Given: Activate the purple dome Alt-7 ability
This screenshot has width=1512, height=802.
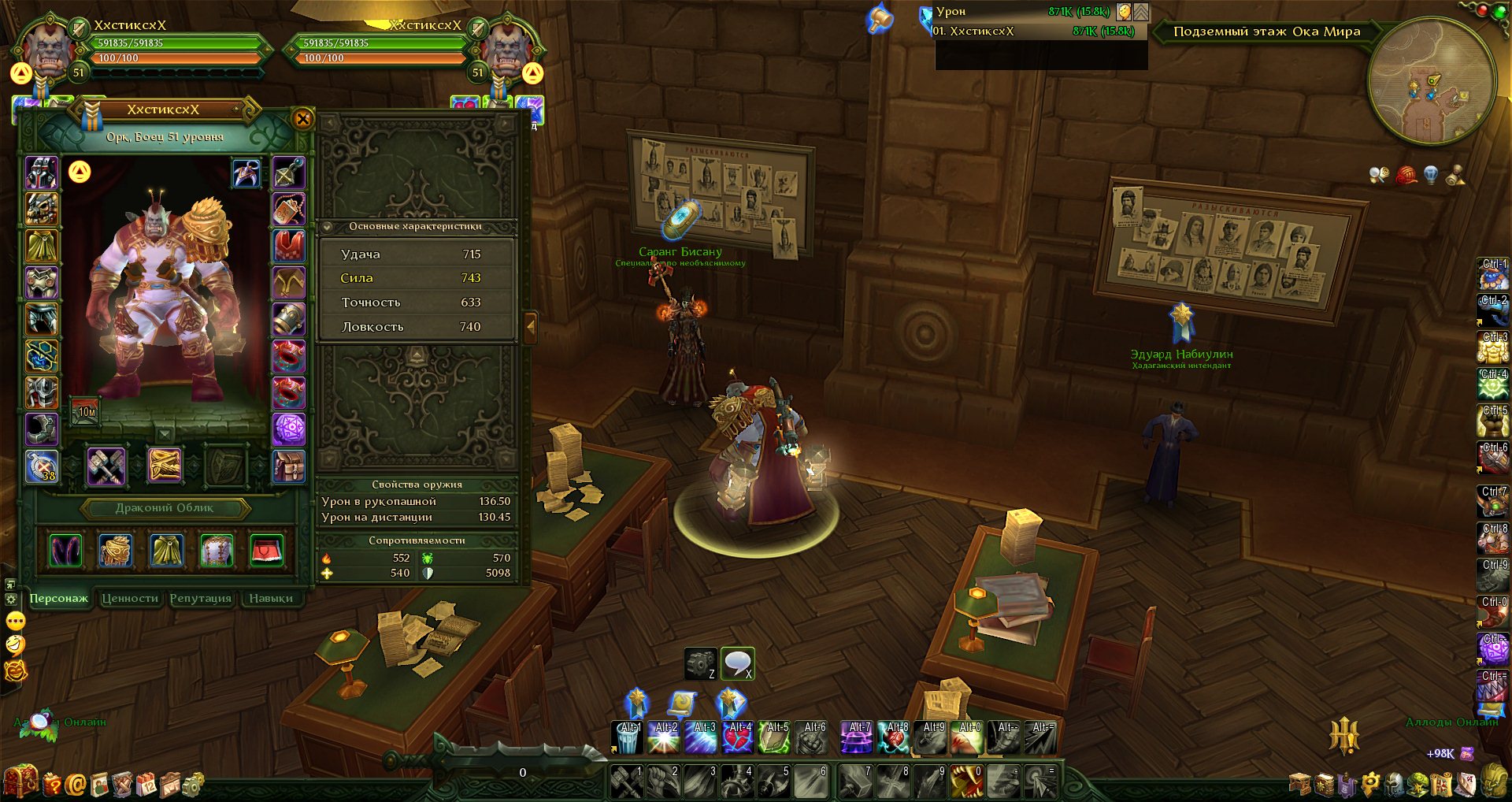Looking at the screenshot, I should pos(856,738).
